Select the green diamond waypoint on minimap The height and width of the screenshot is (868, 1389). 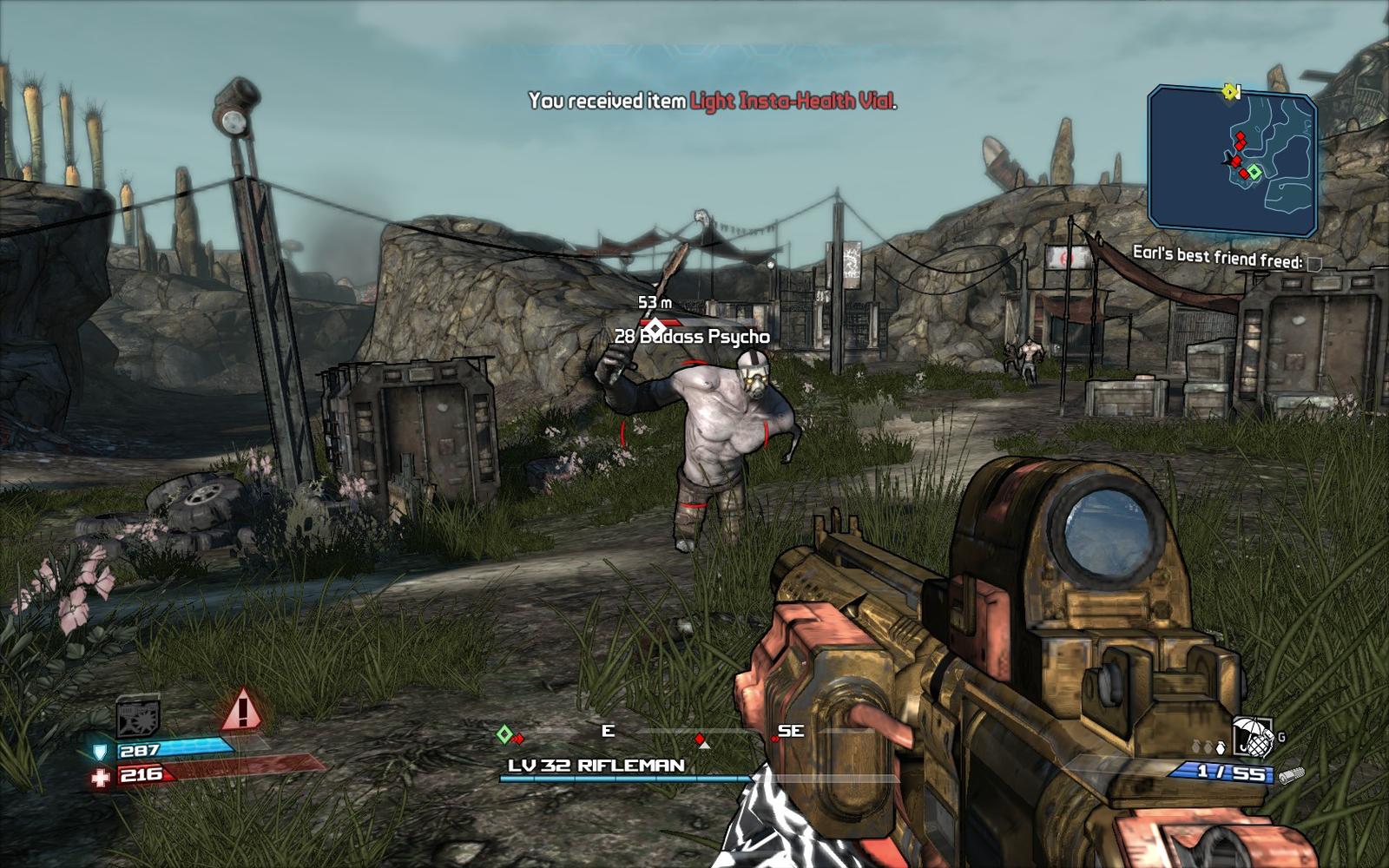pyautogui.click(x=1254, y=172)
